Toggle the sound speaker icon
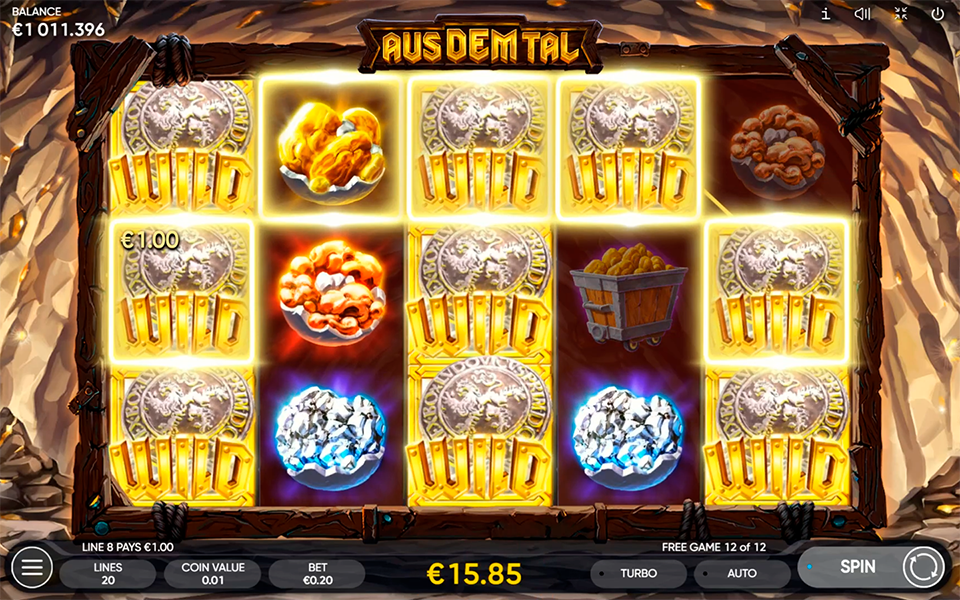960x600 pixels. pos(863,14)
